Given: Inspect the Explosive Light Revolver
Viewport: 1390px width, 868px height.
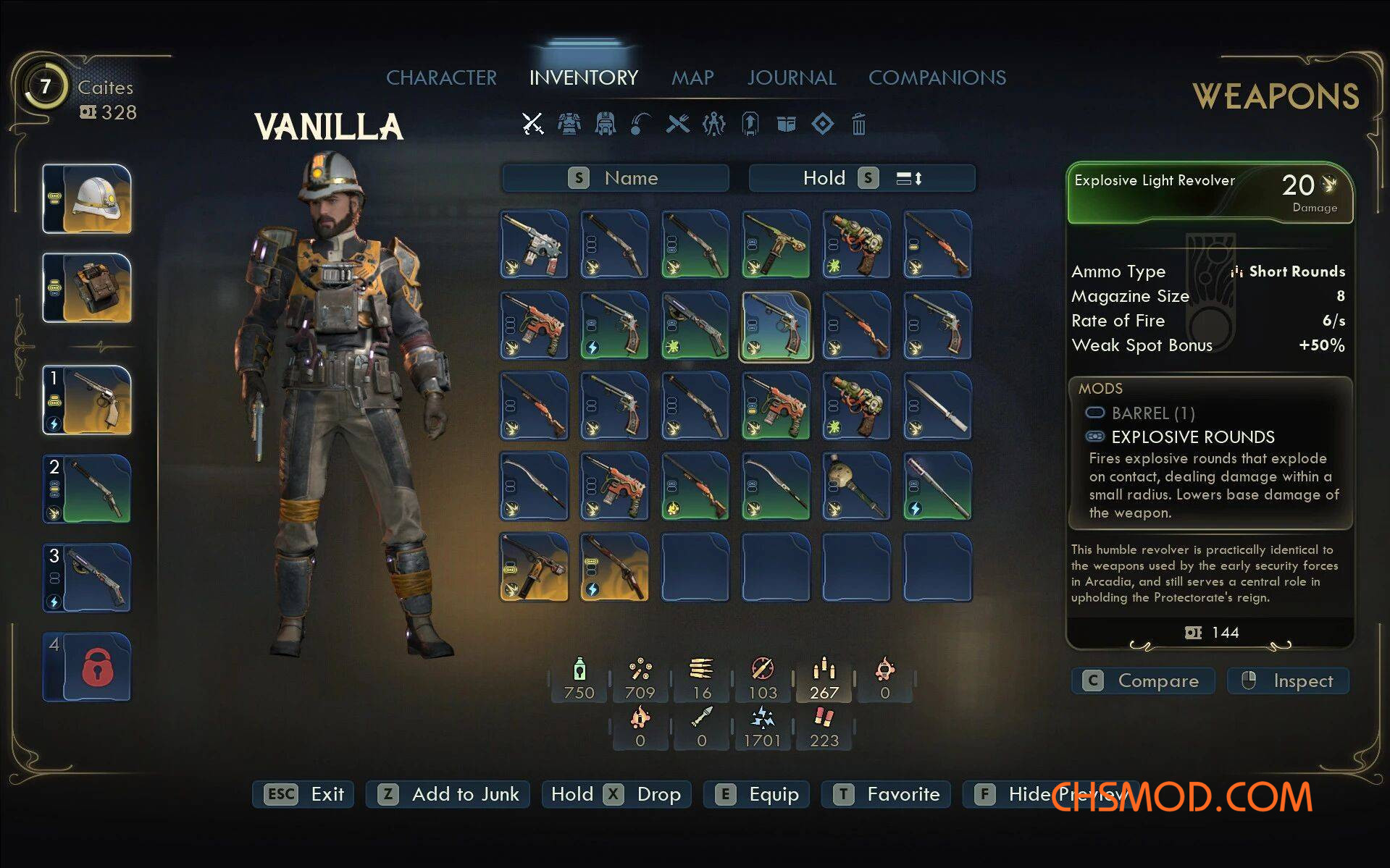Looking at the screenshot, I should click(1288, 681).
